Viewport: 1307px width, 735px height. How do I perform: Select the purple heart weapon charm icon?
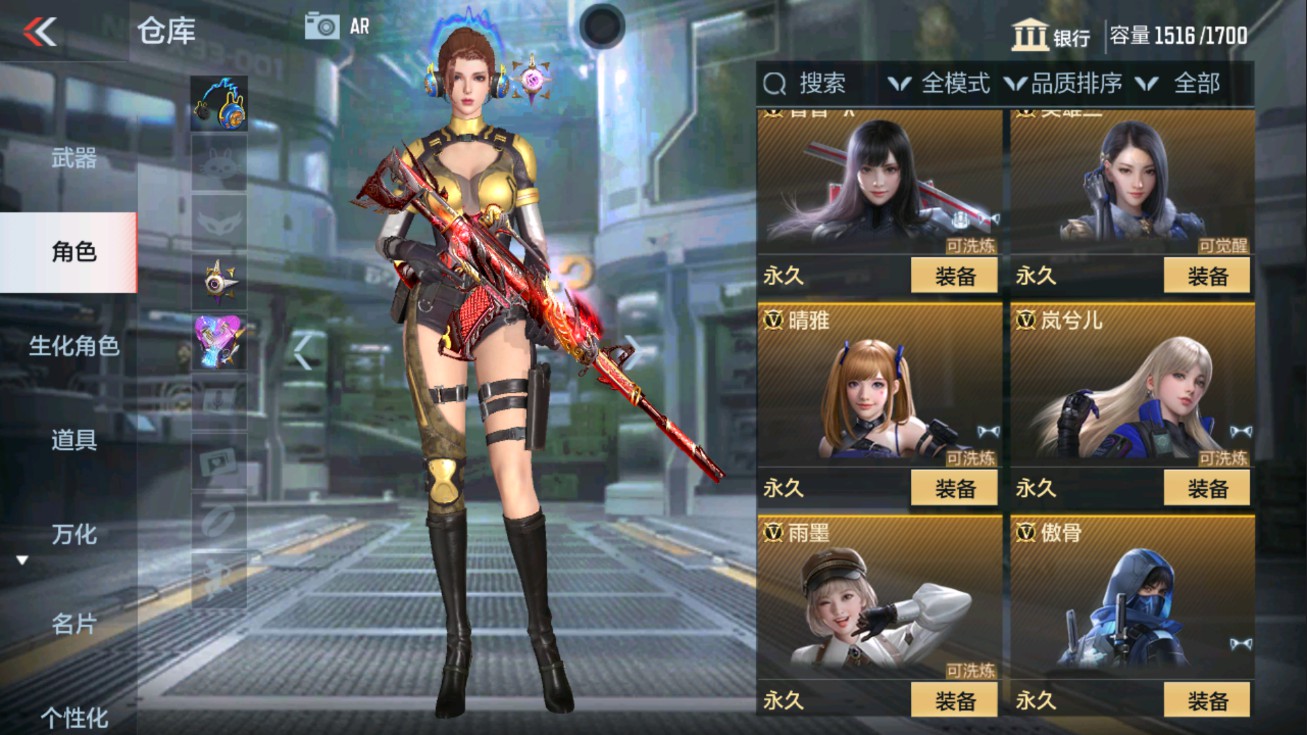pos(219,340)
